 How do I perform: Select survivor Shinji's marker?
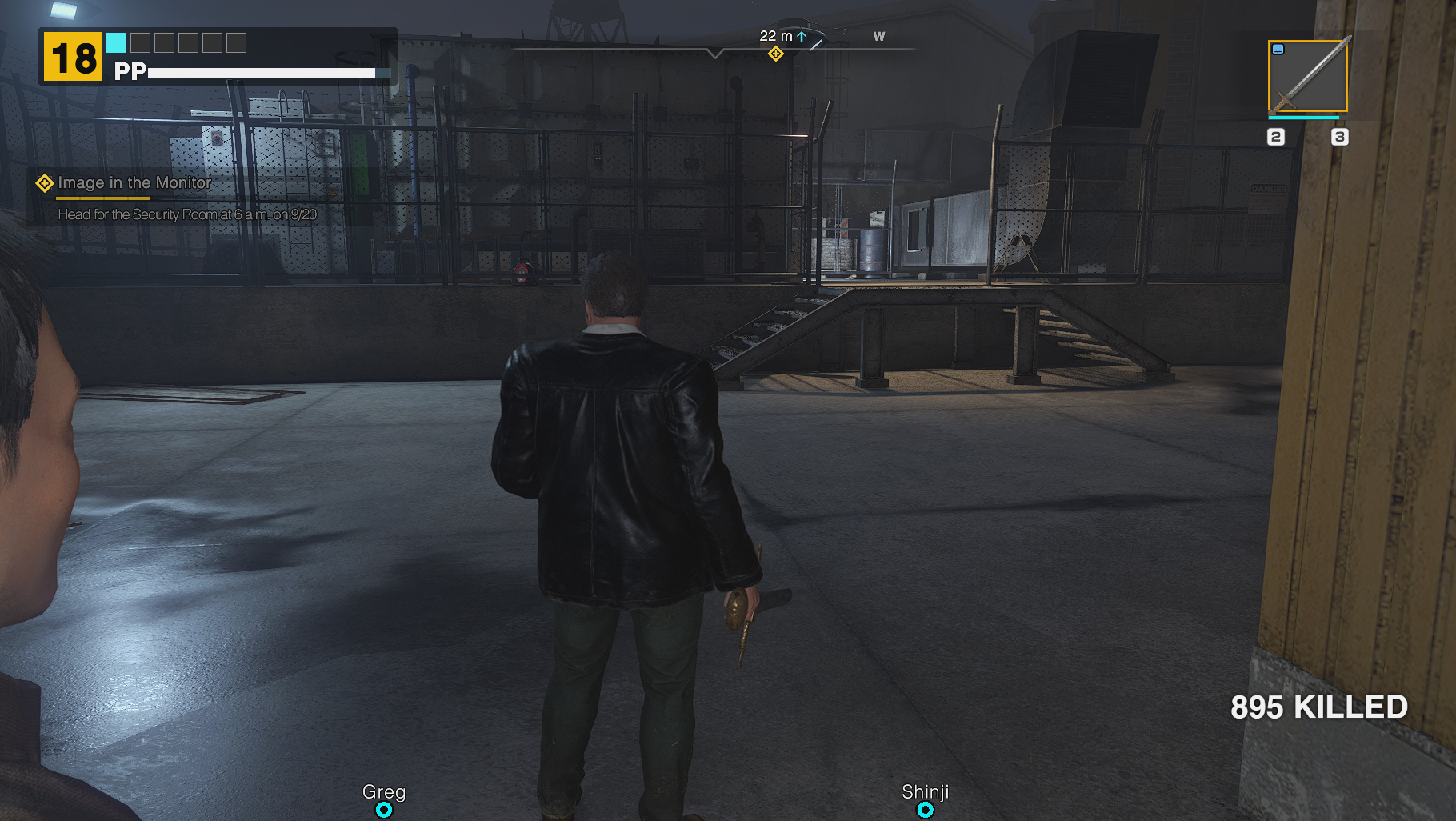coord(925,810)
